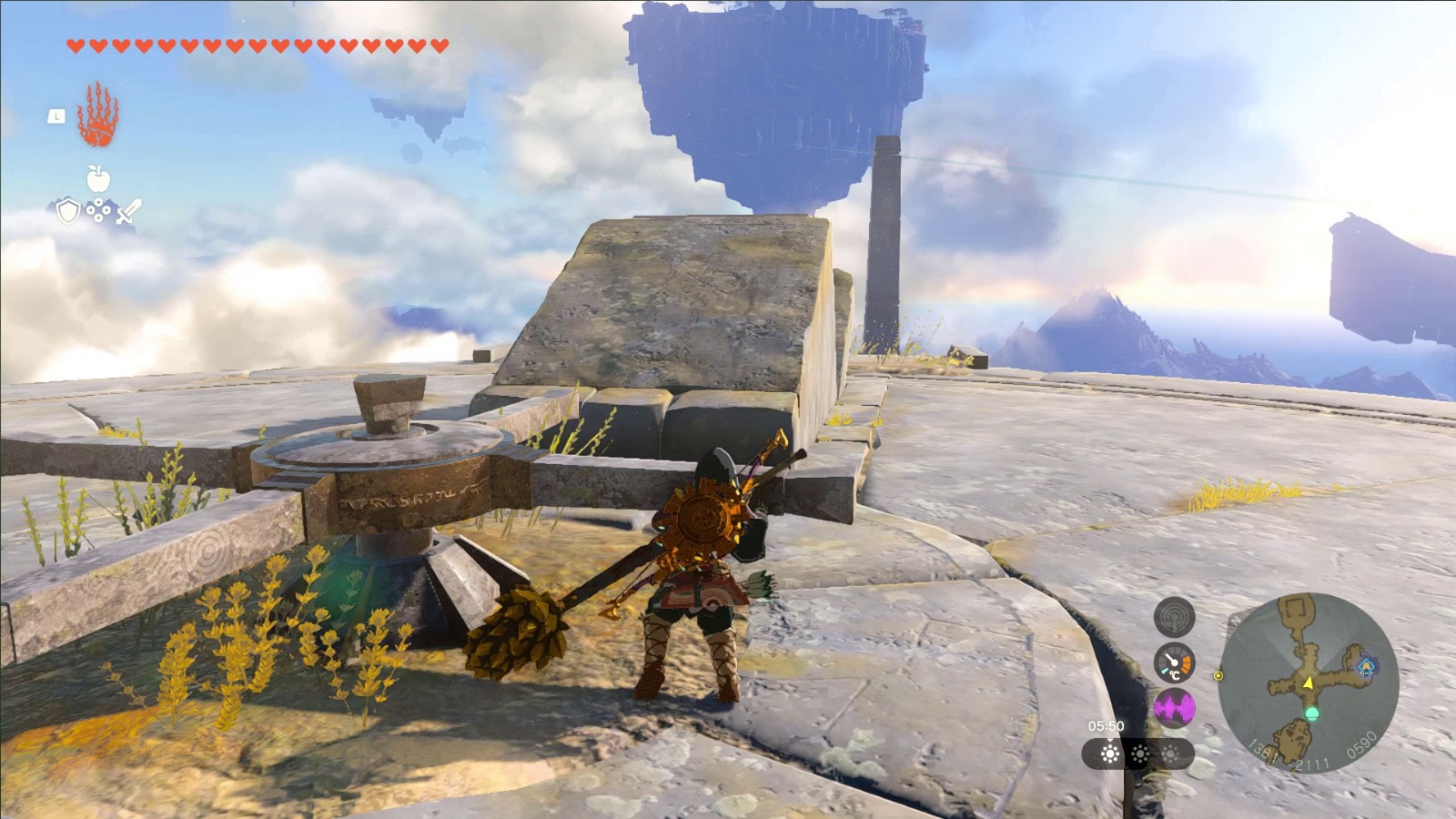Click the sword weapon icon
Screen dimensions: 1456x819
pyautogui.click(x=128, y=212)
